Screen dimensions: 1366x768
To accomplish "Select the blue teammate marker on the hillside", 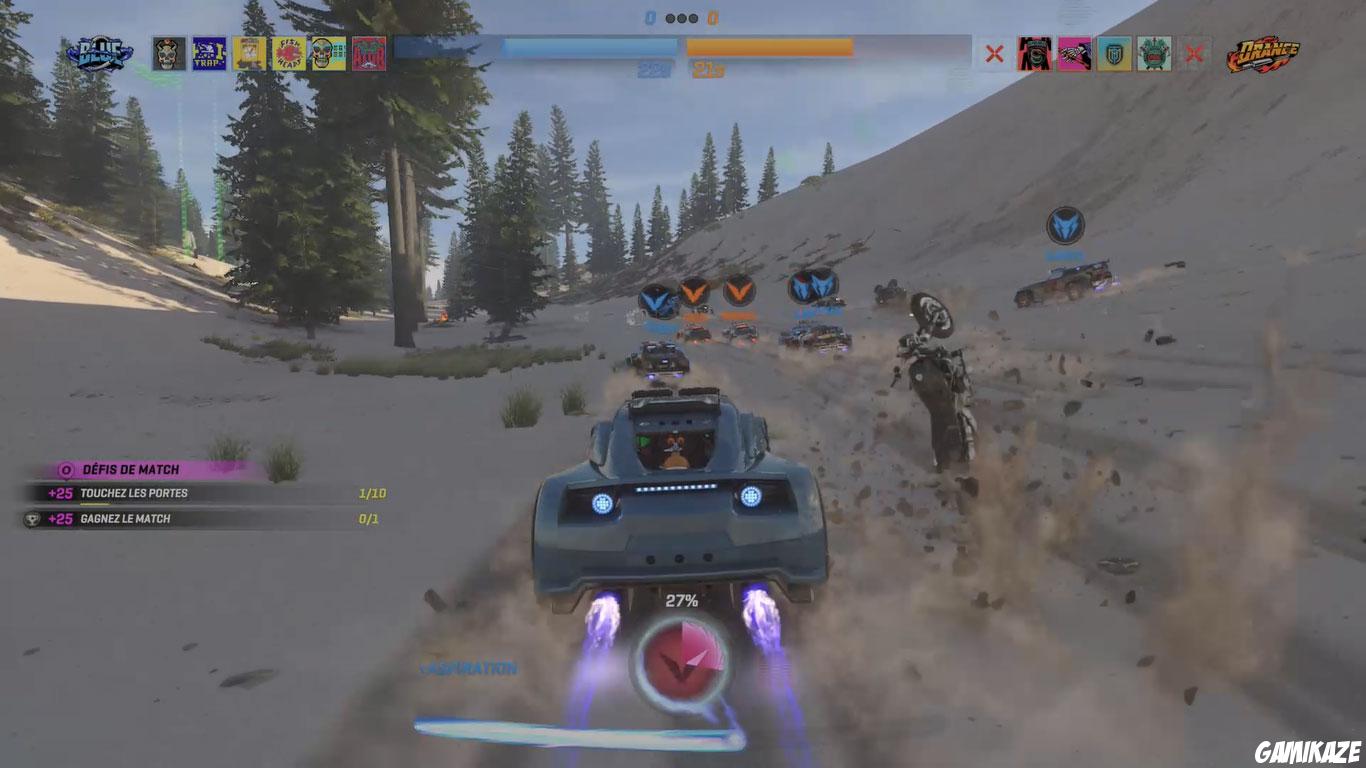I will pos(1064,226).
